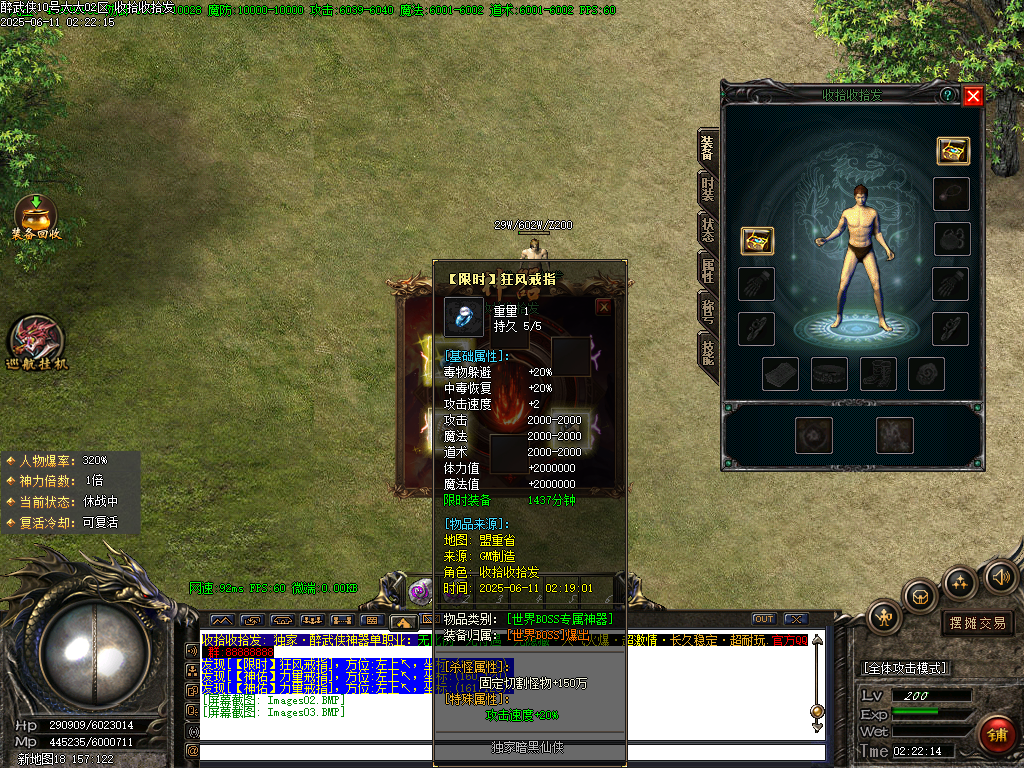Change the 全体攻击模式 attack mode
This screenshot has width=1024, height=768.
(x=906, y=668)
